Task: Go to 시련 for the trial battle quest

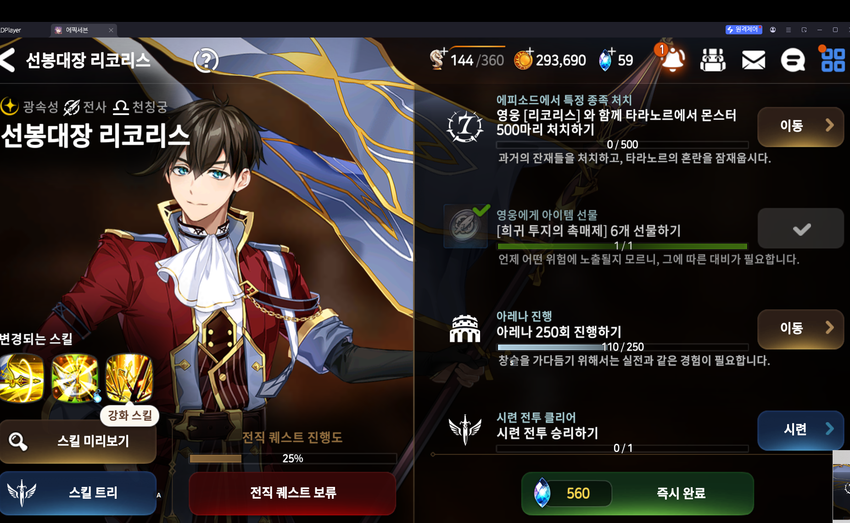Action: (800, 430)
